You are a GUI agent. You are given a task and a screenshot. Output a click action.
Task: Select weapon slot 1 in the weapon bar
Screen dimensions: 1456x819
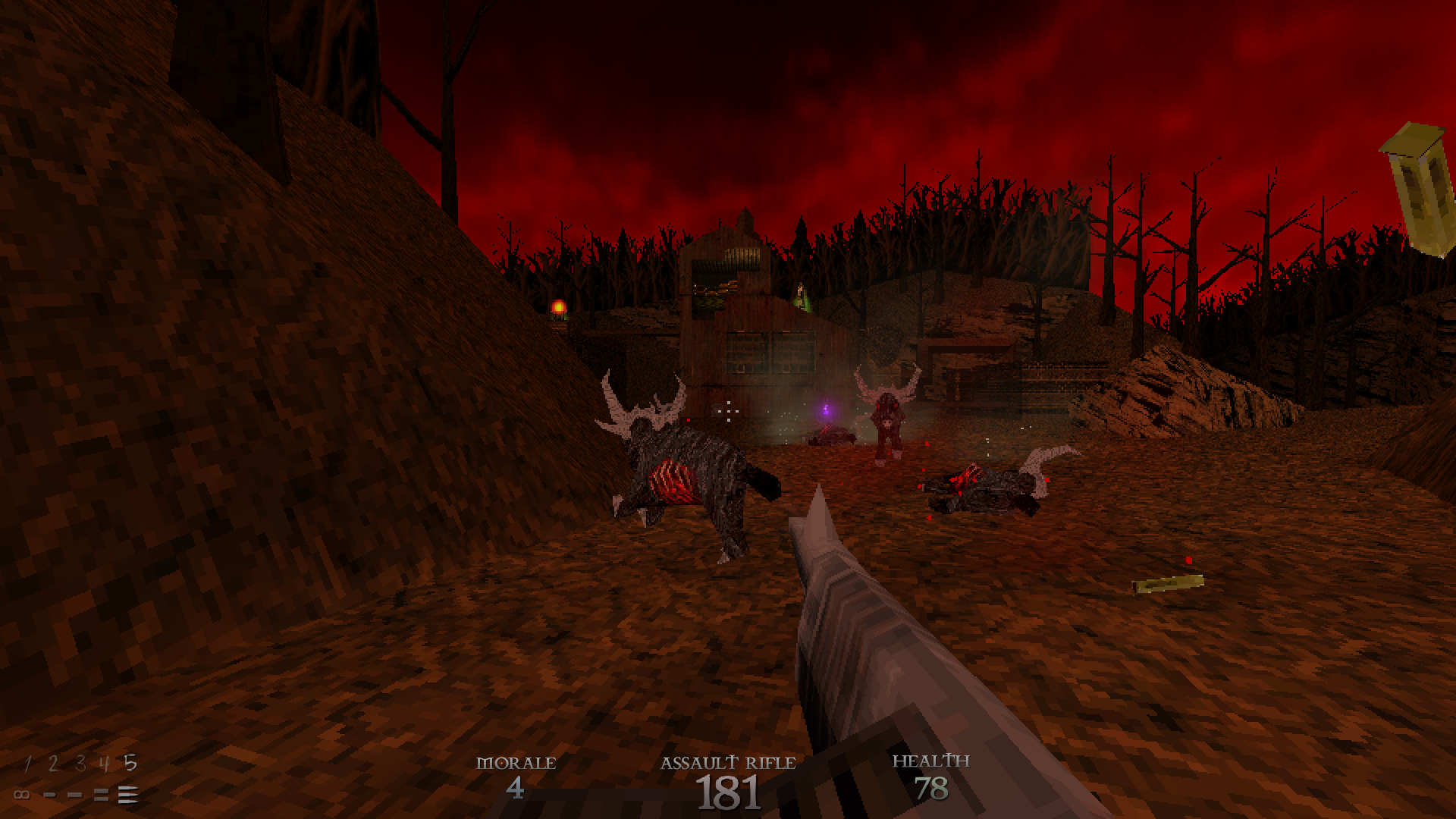click(28, 764)
